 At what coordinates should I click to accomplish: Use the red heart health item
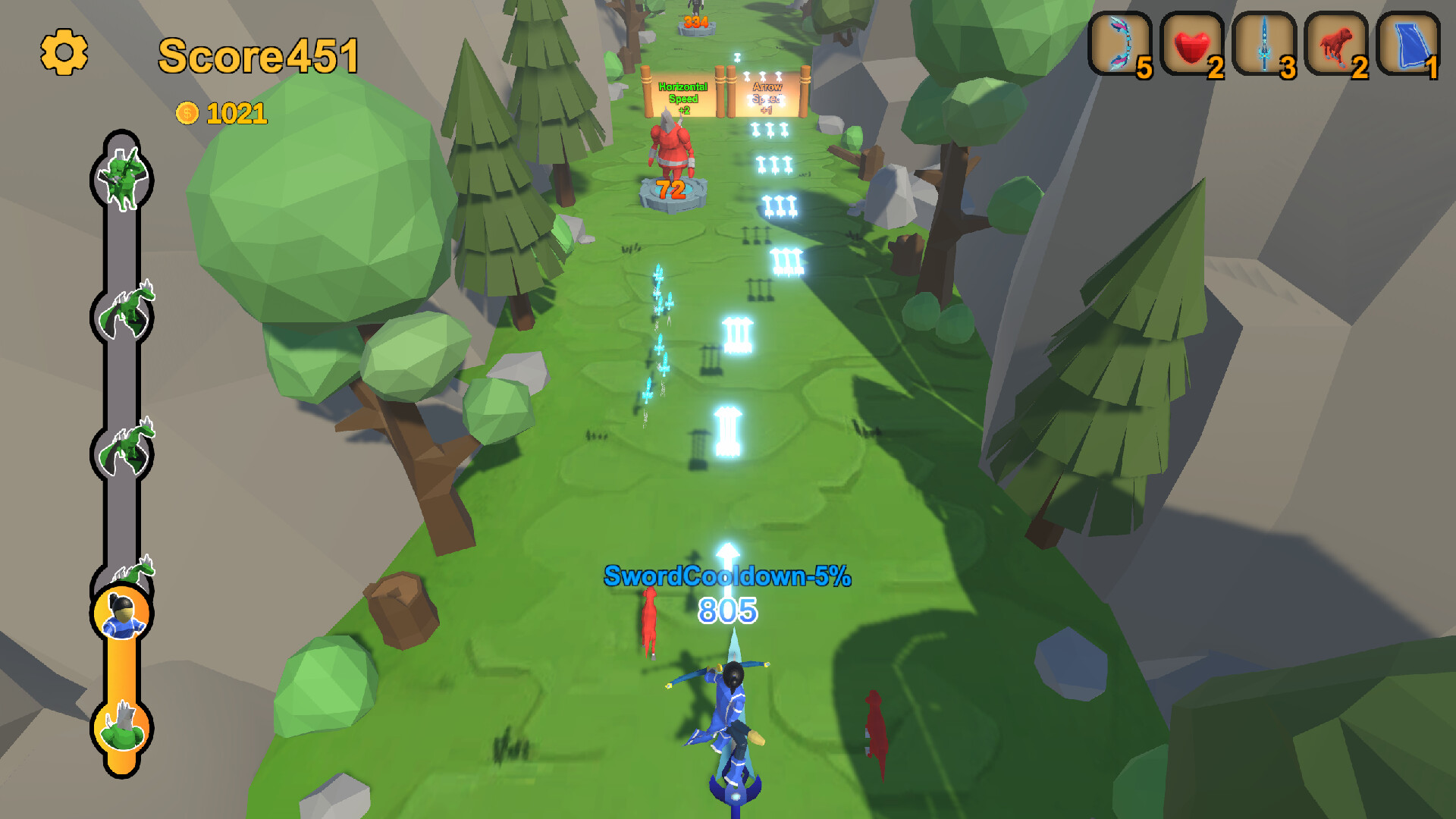[x=1193, y=43]
